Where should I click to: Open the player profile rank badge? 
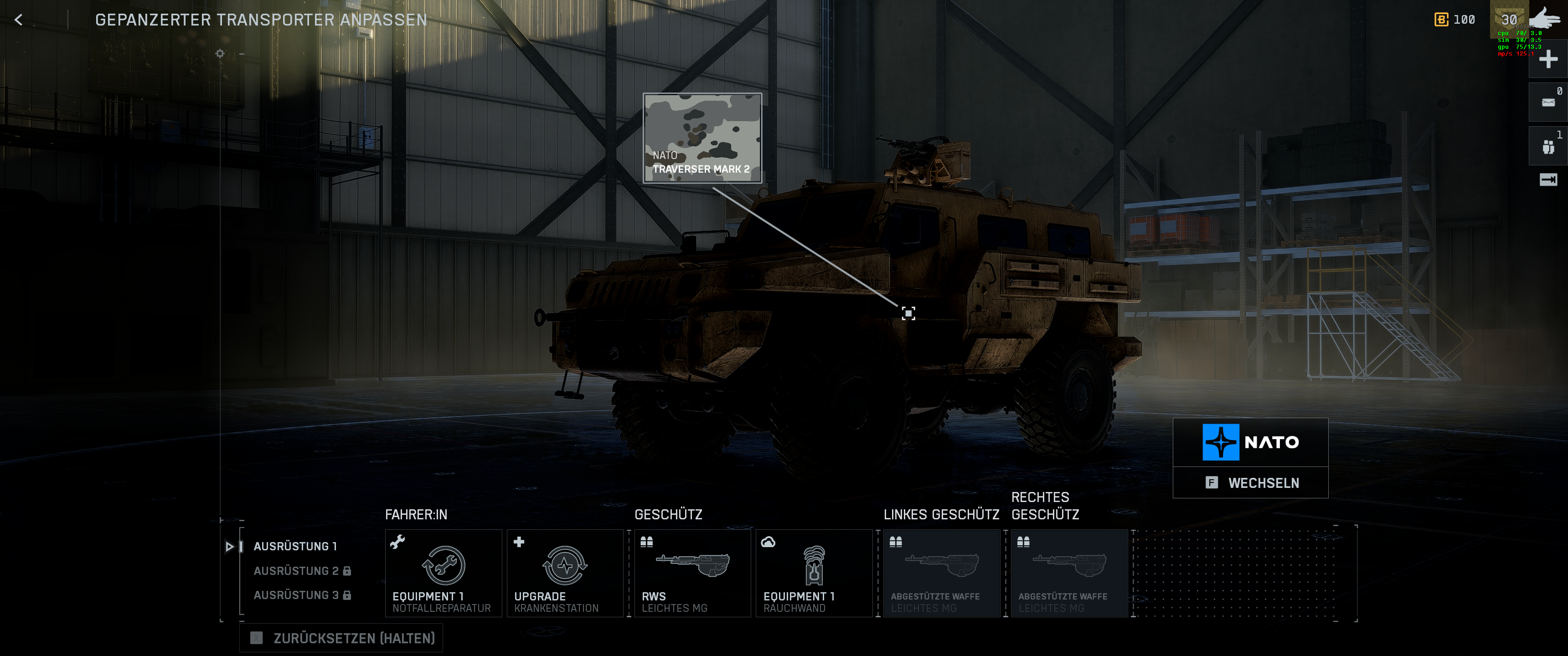(x=1508, y=20)
